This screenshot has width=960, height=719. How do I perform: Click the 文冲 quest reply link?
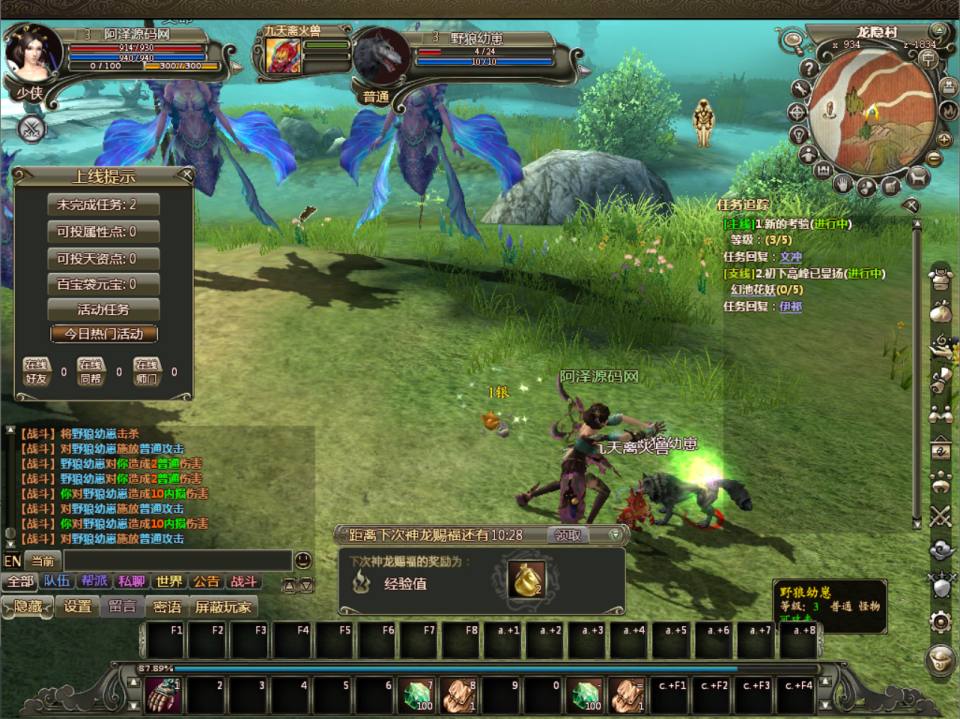[x=791, y=257]
